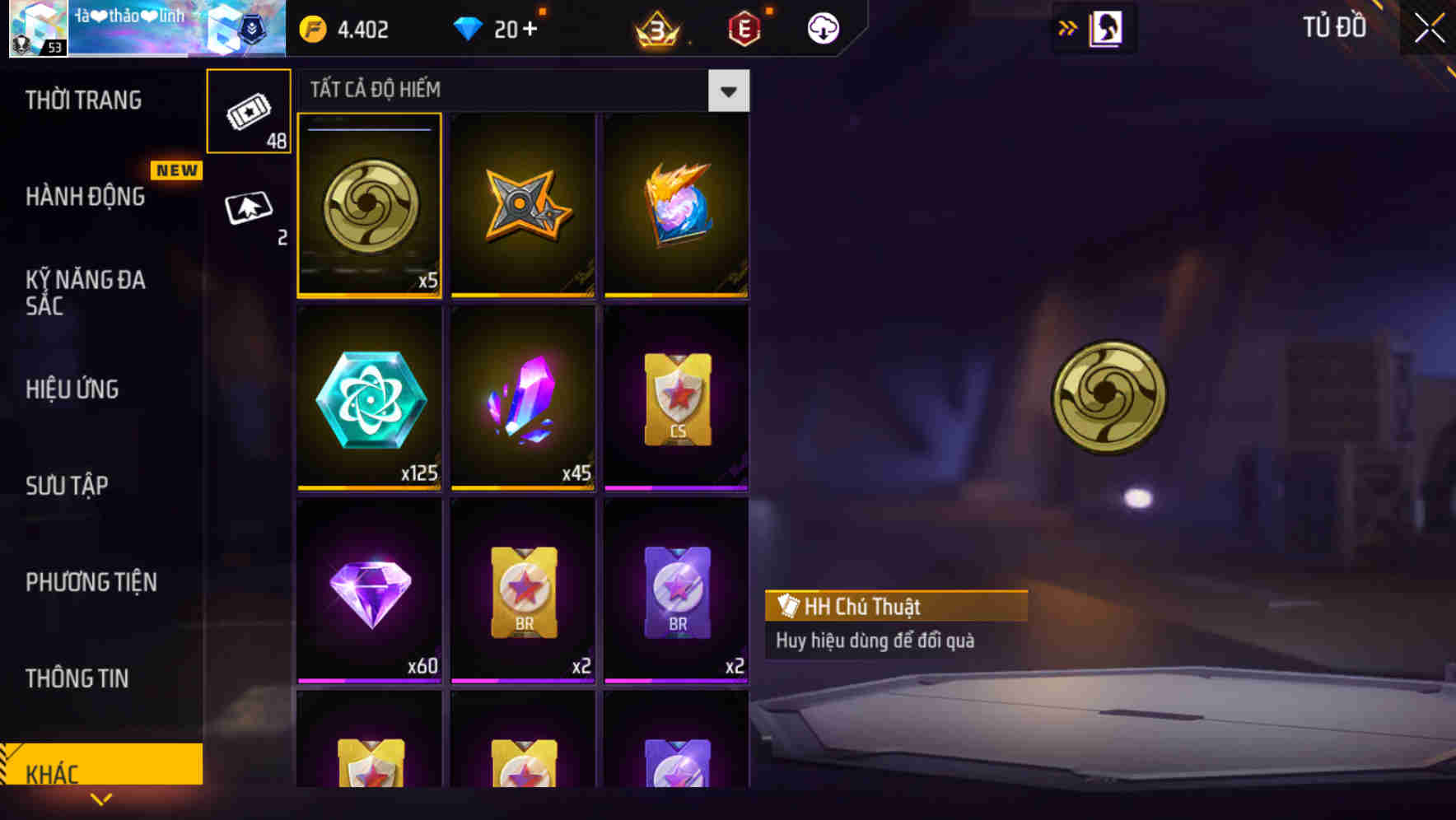Switch to the card tab showing 2
1456x820 pixels.
(248, 210)
